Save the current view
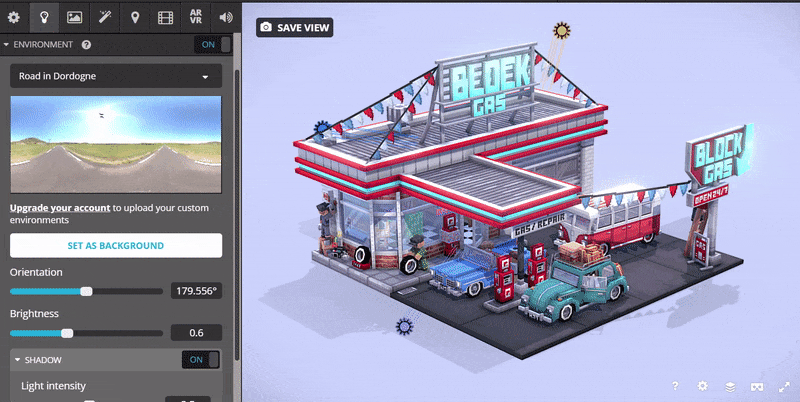Screen dimensions: 800x402 tap(294, 27)
